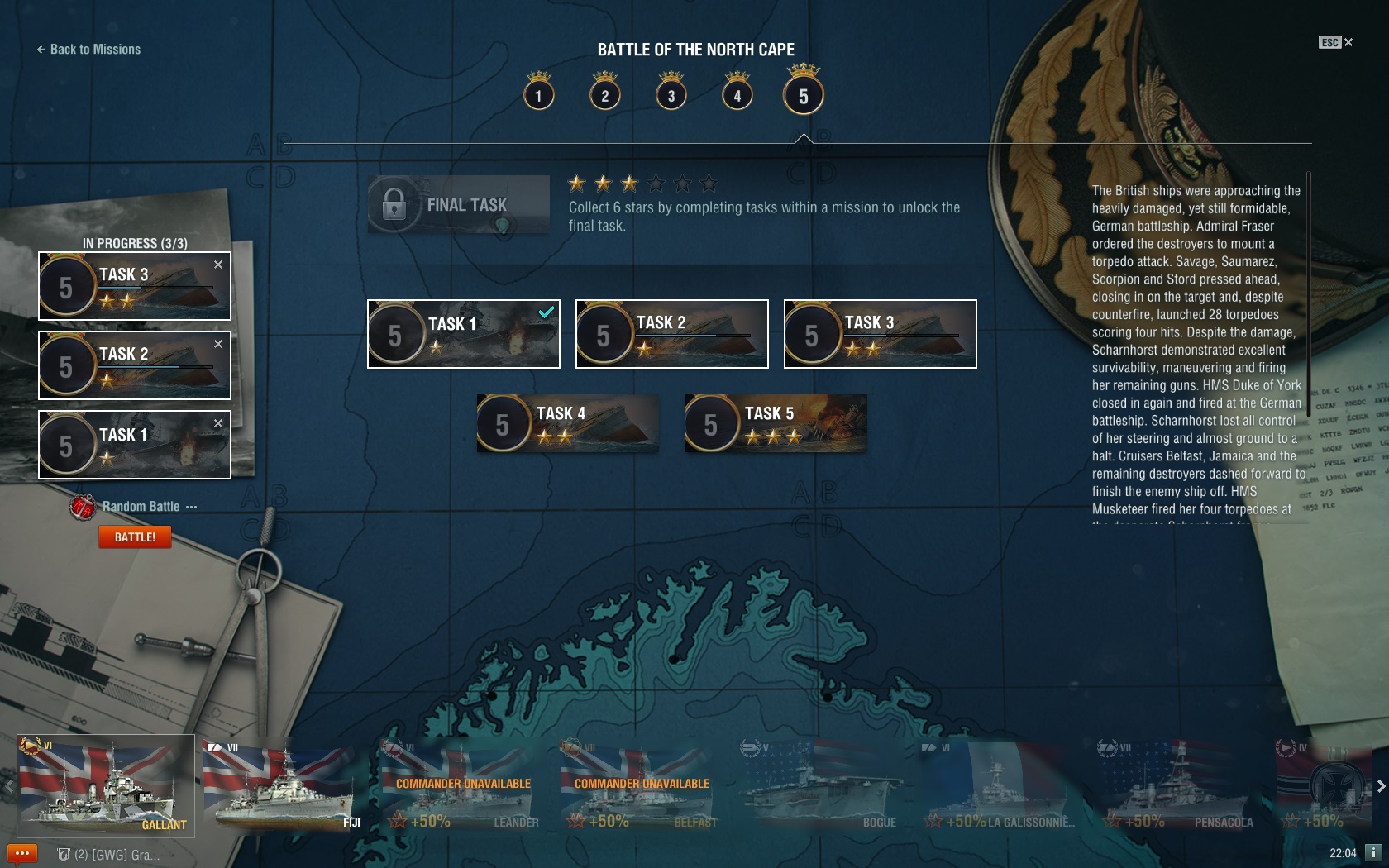The image size is (1389, 868).
Task: Select the Gallant ship in the carousel
Action: pyautogui.click(x=106, y=785)
